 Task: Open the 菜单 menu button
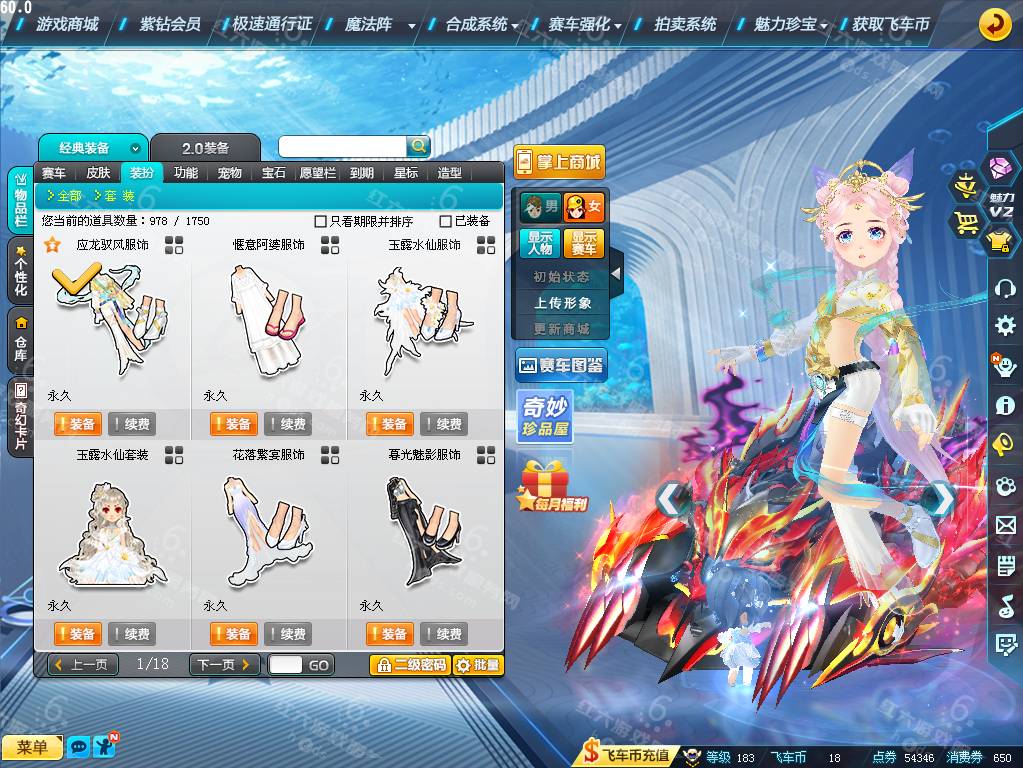(32, 748)
